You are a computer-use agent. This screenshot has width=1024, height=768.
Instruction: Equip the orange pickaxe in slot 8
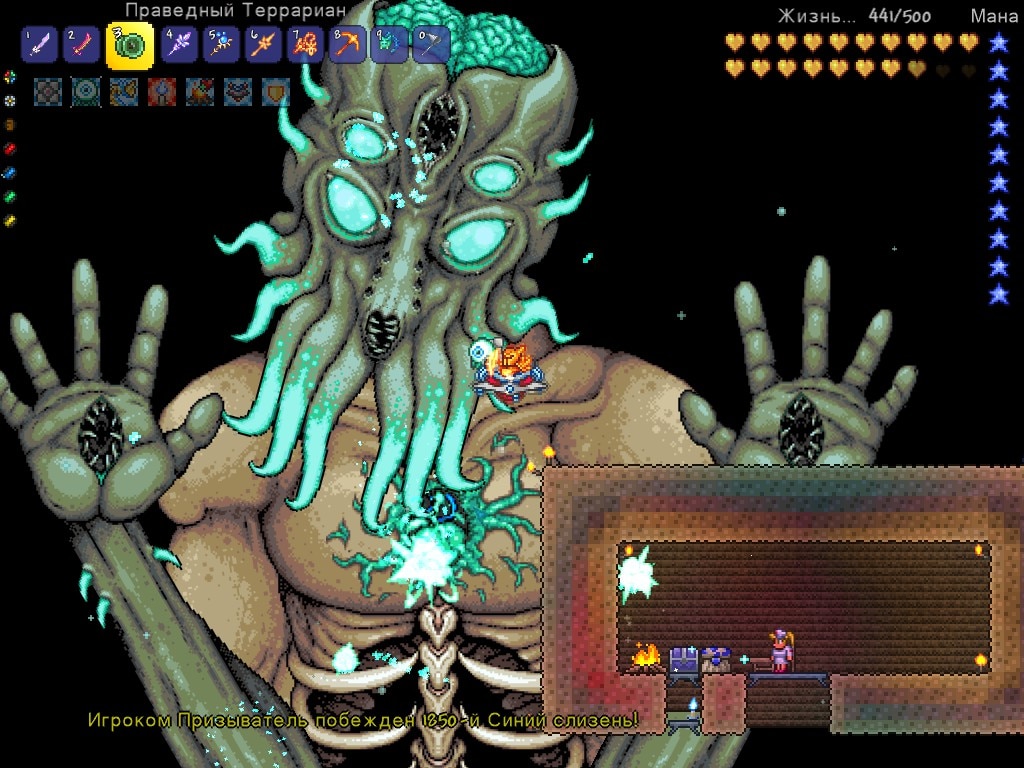click(347, 45)
